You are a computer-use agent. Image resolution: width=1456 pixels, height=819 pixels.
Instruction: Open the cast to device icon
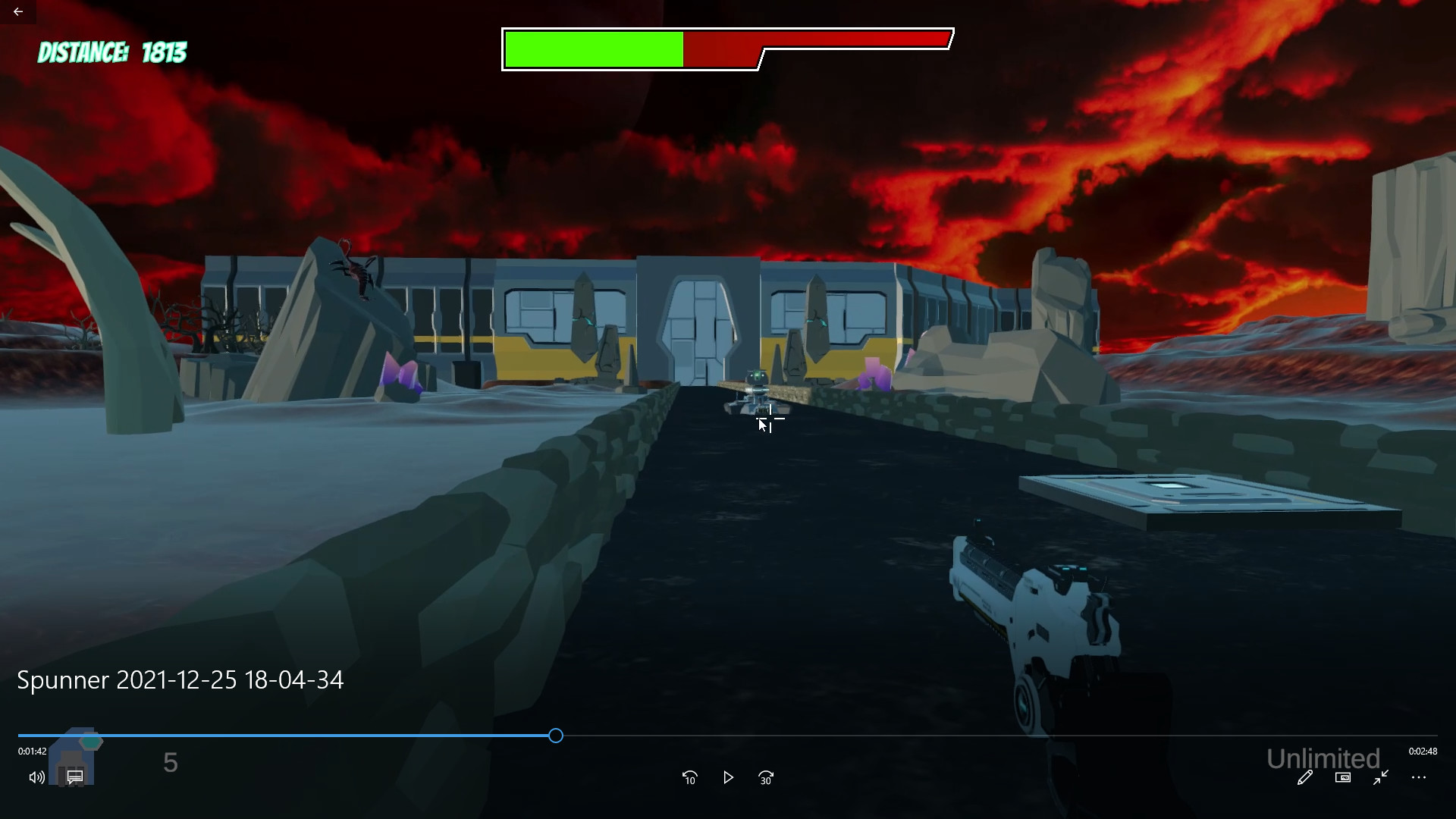[x=1343, y=778]
